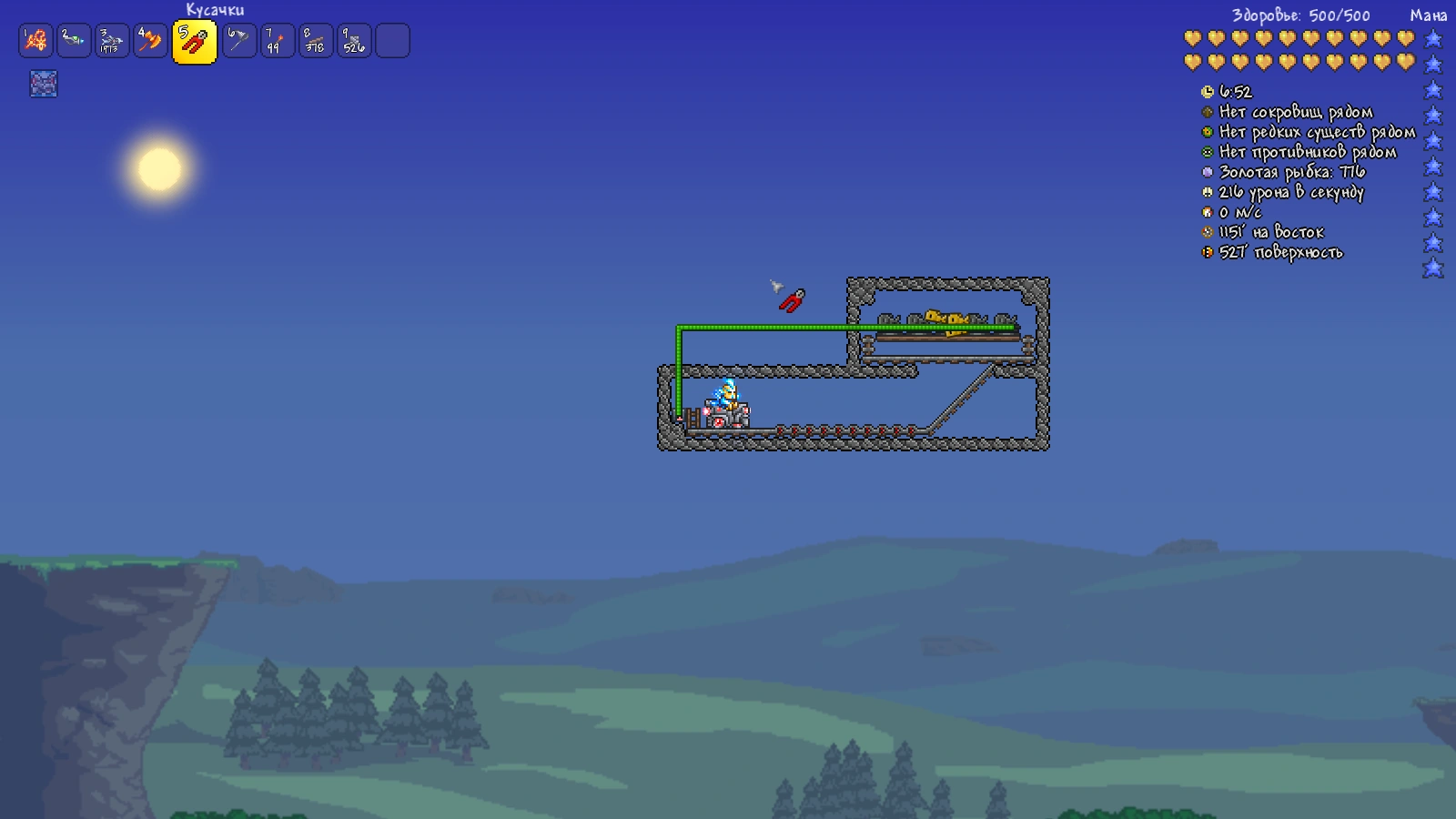Select the hotbar item stacked at 99
This screenshot has height=819, width=1456.
coord(278,41)
